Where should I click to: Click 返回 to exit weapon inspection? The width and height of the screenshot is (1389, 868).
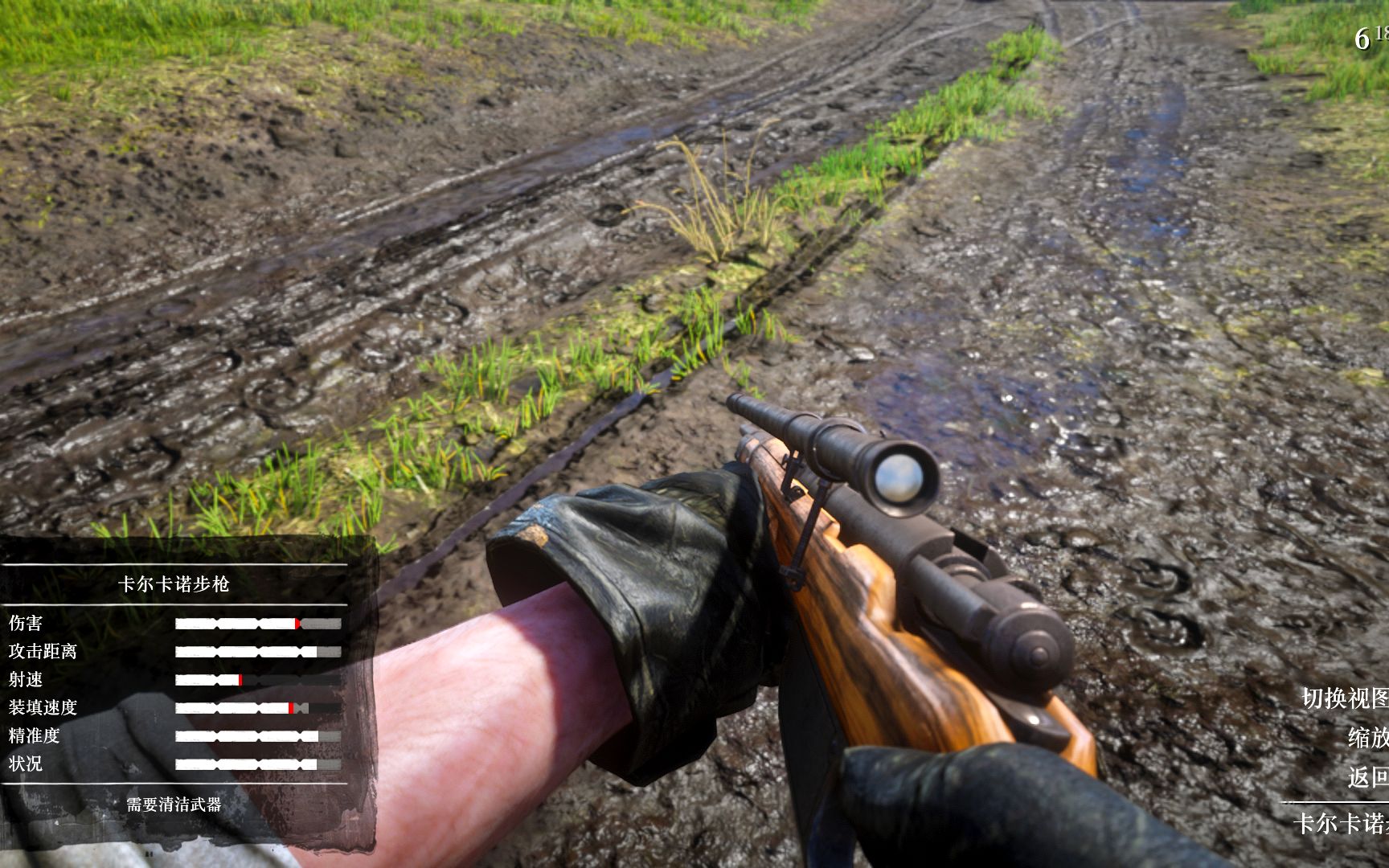(1368, 777)
